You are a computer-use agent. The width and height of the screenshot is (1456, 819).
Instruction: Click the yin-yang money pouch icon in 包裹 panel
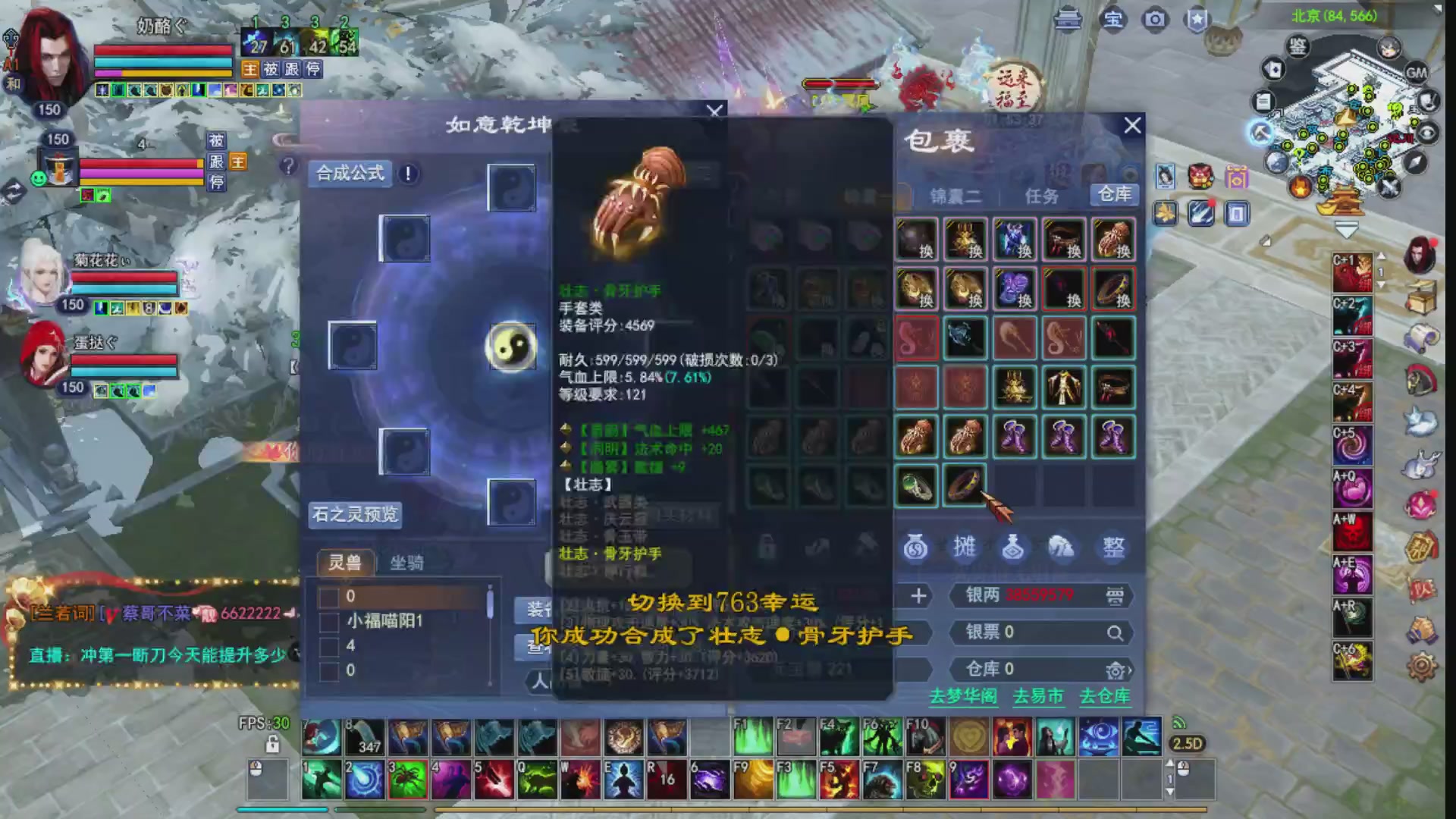[x=916, y=548]
